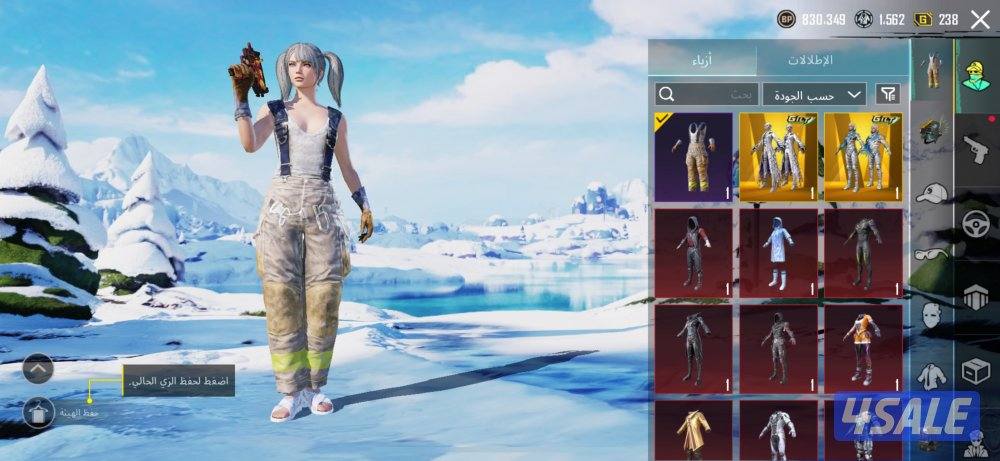Click the outfit search field
This screenshot has width=1000, height=461.
[706, 94]
